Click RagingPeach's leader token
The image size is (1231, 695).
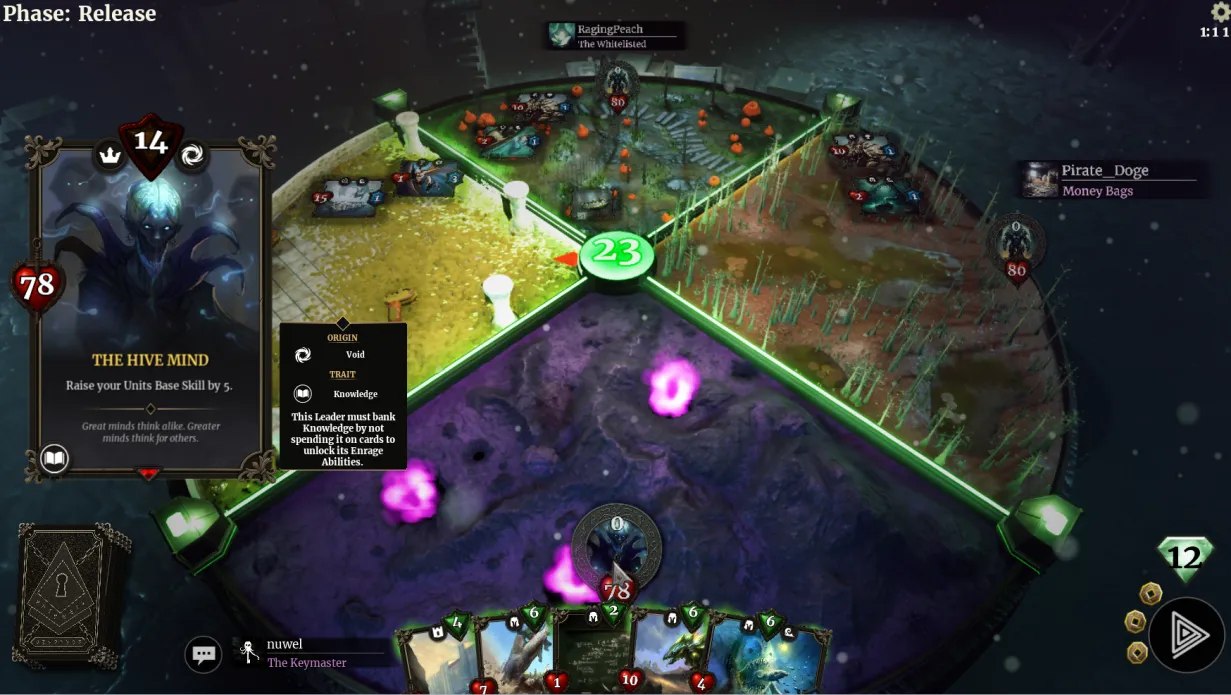coord(616,83)
